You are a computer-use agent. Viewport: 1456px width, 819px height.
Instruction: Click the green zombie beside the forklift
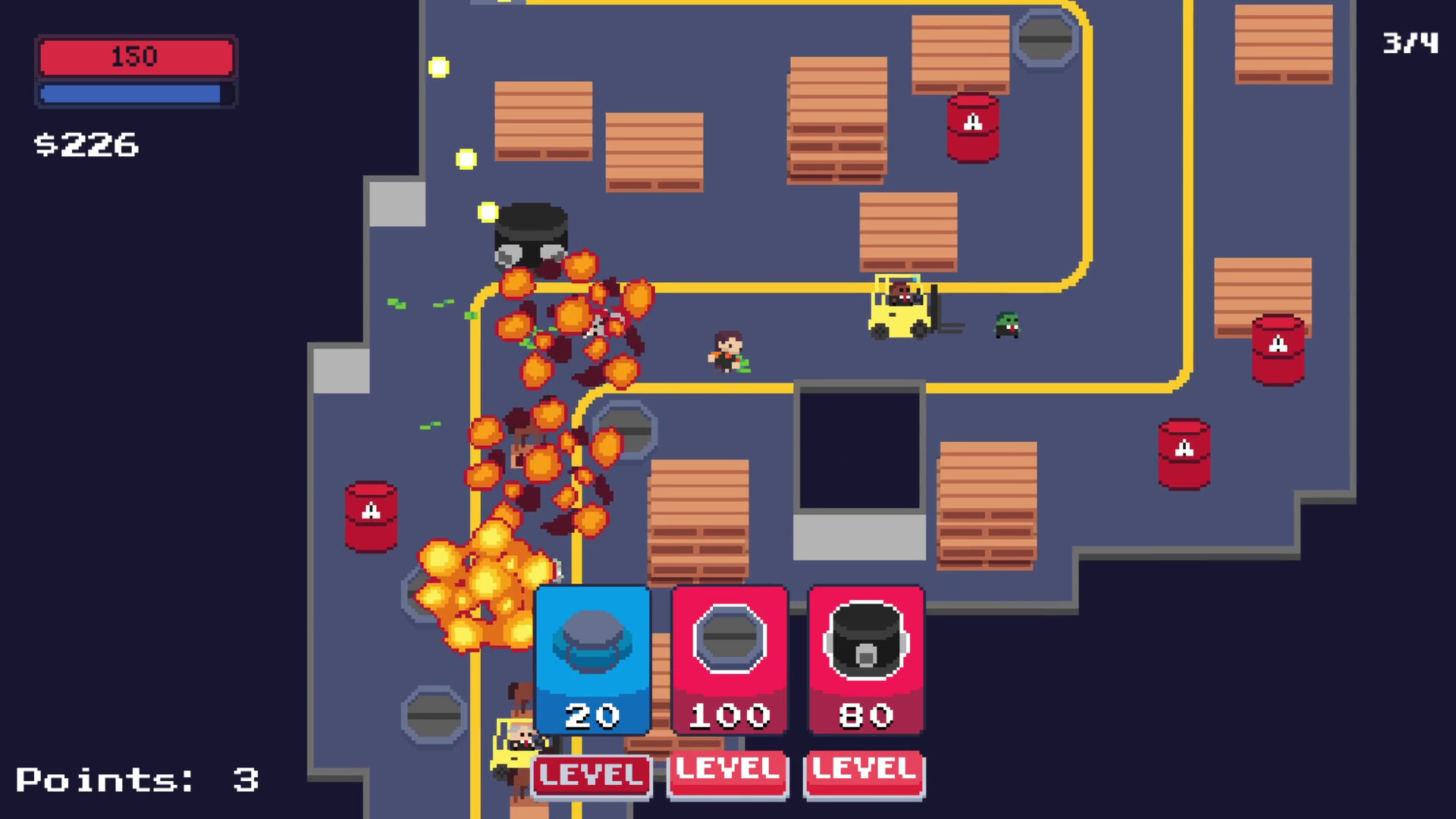tap(1006, 326)
